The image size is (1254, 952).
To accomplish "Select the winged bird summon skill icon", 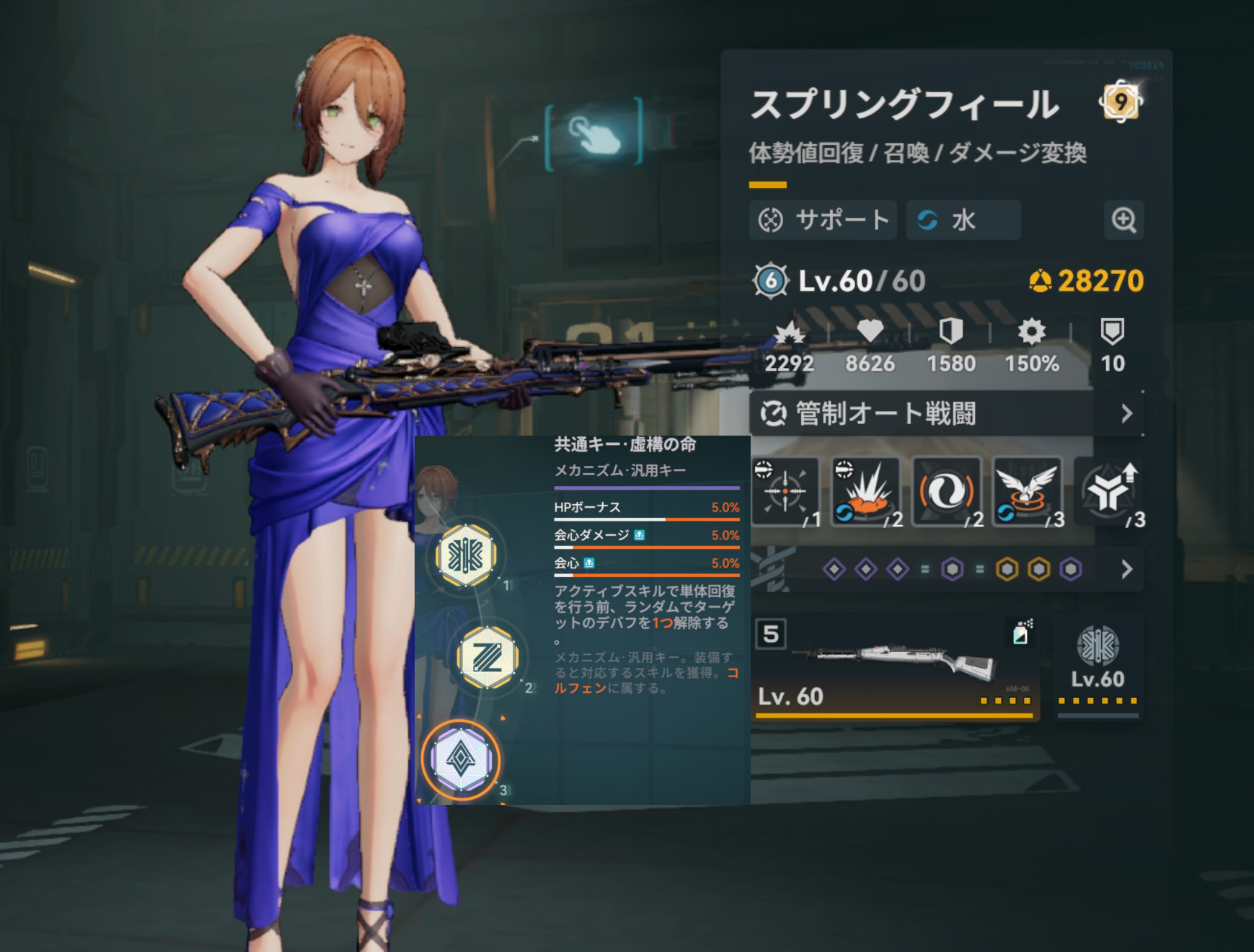I will [1028, 492].
